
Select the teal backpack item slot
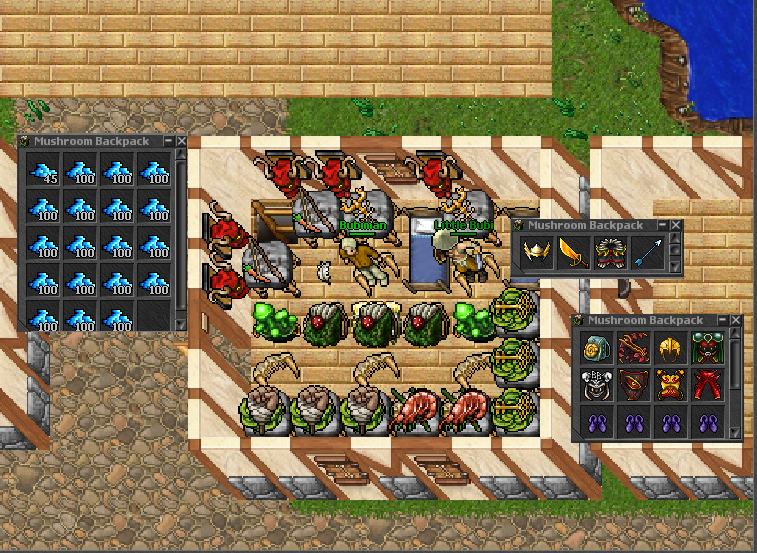click(595, 347)
